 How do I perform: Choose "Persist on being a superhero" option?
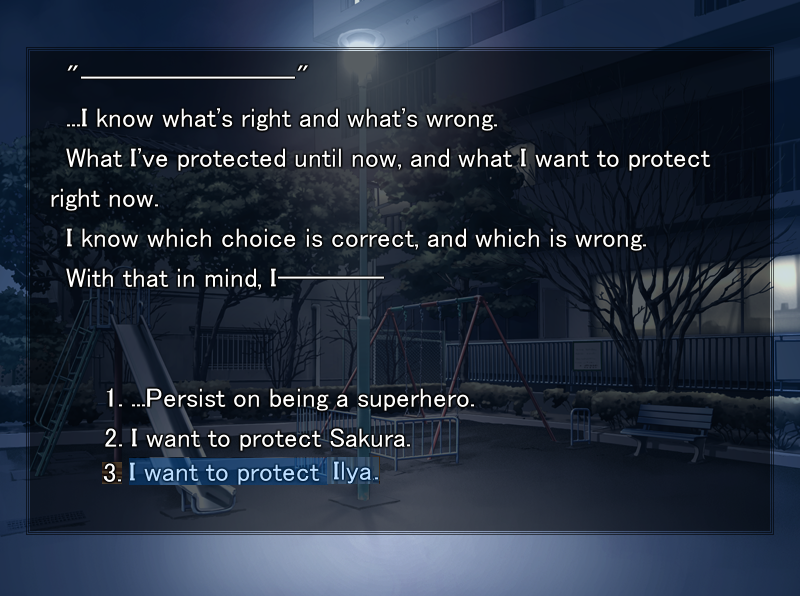click(290, 399)
